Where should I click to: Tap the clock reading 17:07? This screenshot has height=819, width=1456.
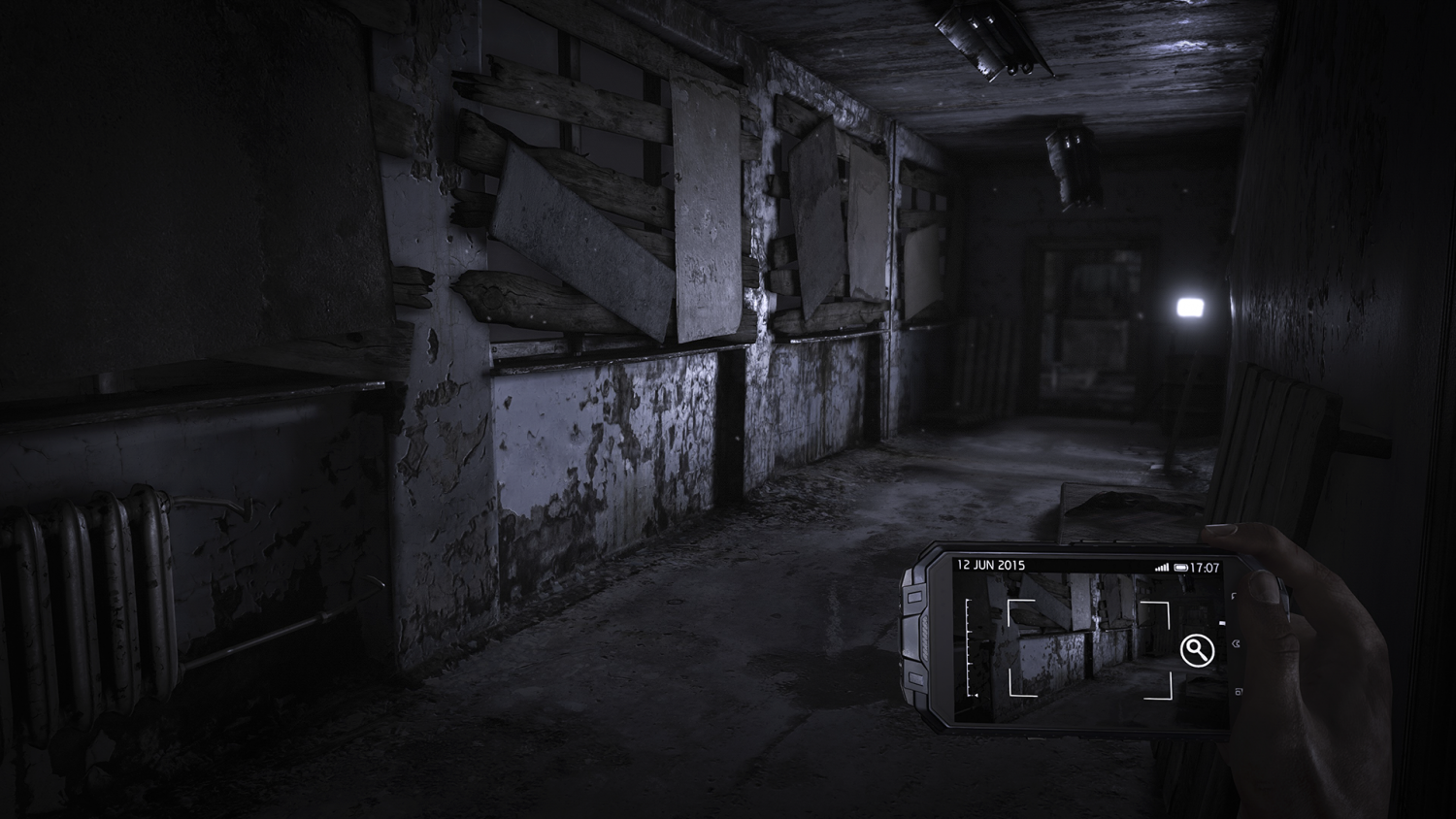point(1206,566)
